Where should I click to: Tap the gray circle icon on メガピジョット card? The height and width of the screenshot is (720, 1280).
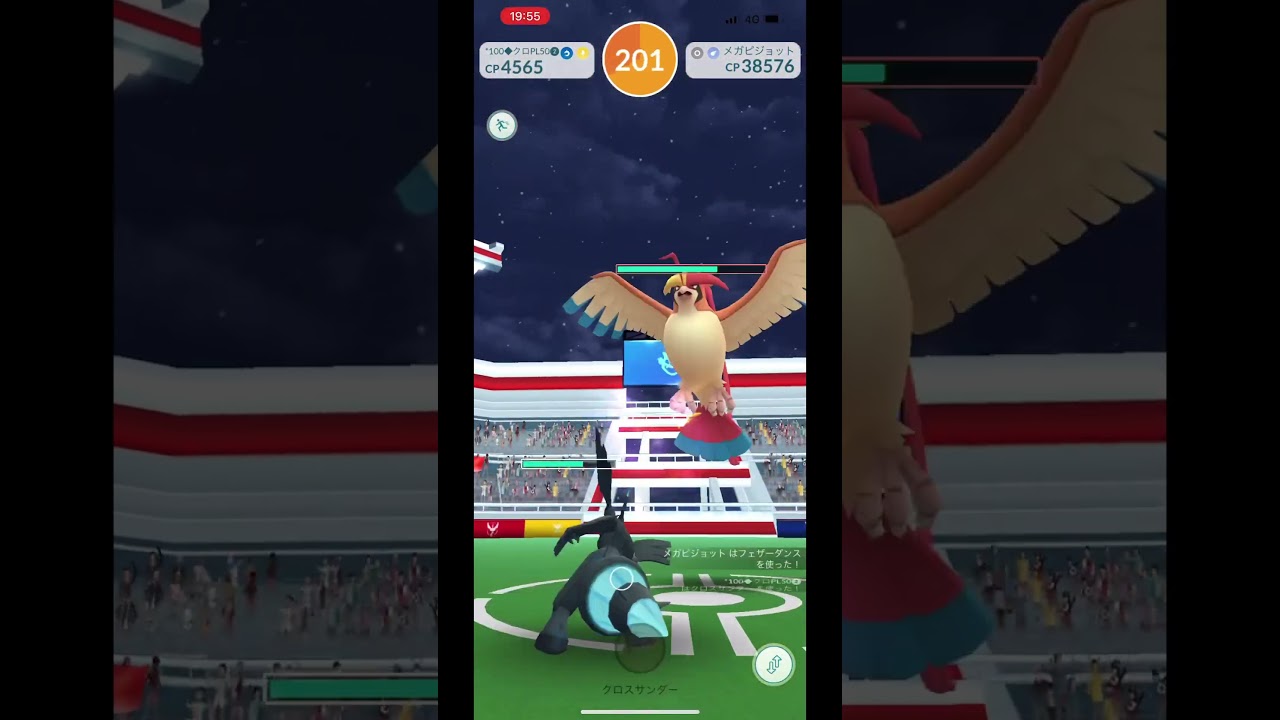[697, 54]
